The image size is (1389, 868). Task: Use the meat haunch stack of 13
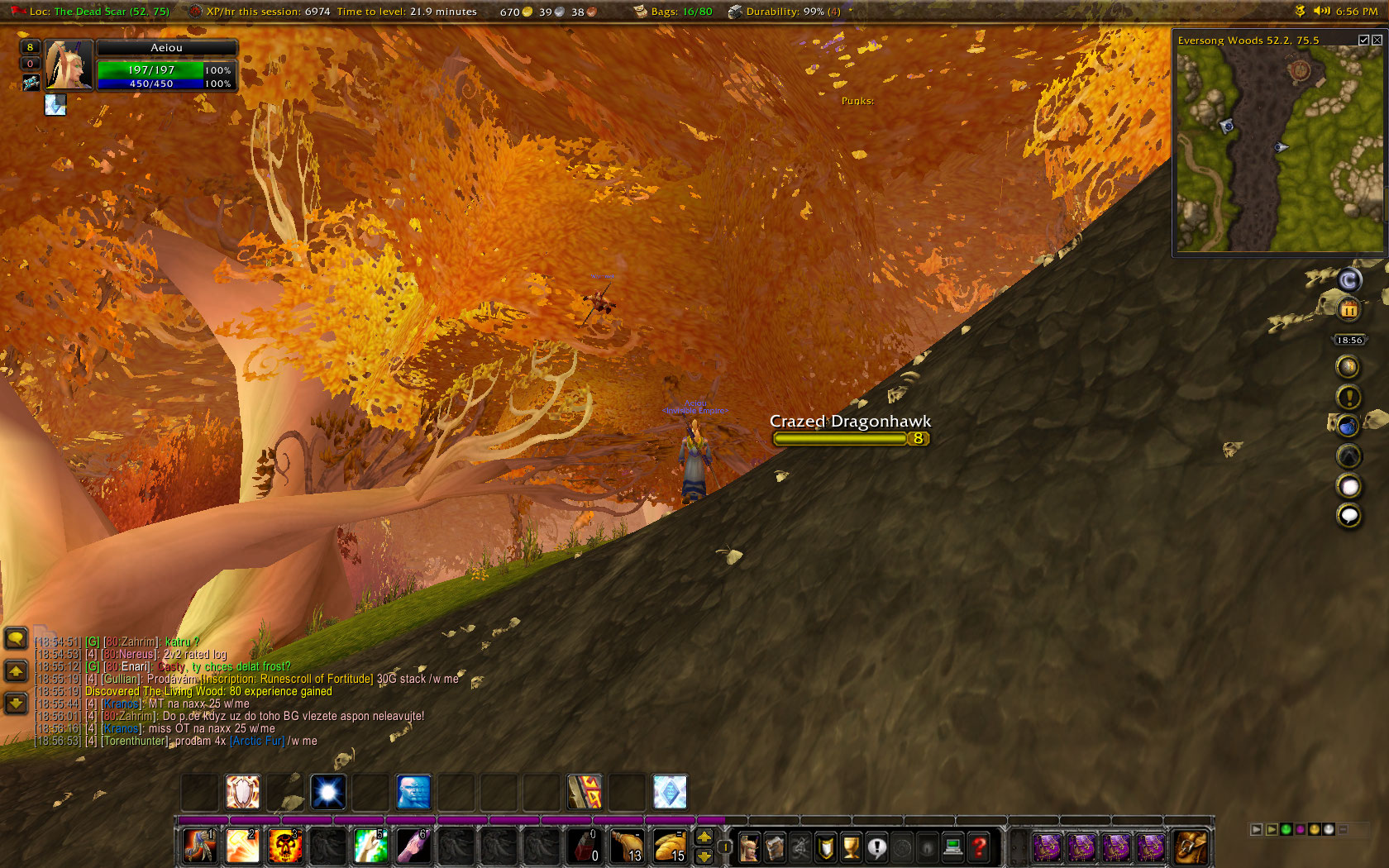(x=628, y=847)
